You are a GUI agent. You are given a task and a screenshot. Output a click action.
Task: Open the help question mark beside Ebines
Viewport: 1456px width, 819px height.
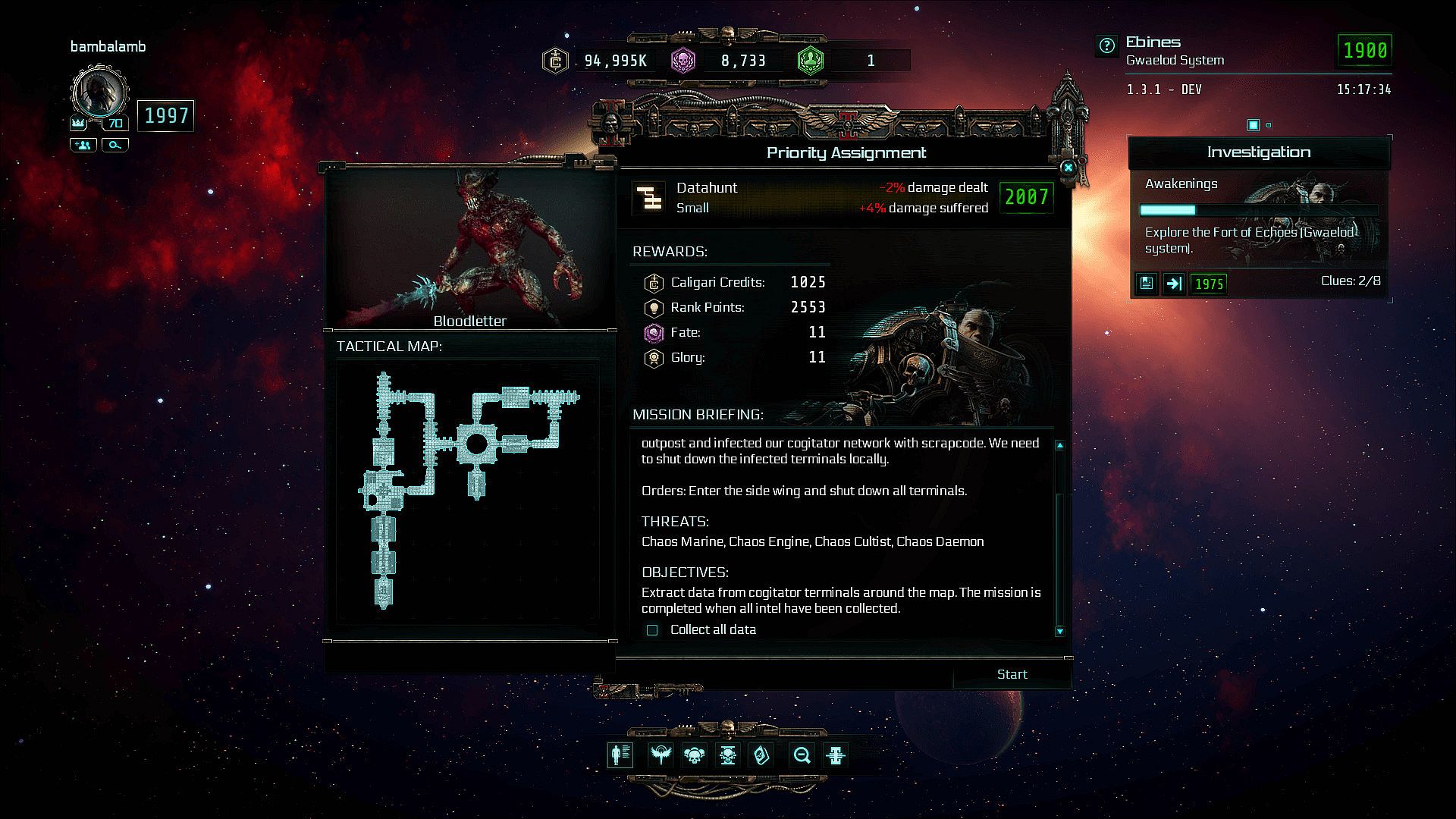coord(1107,46)
